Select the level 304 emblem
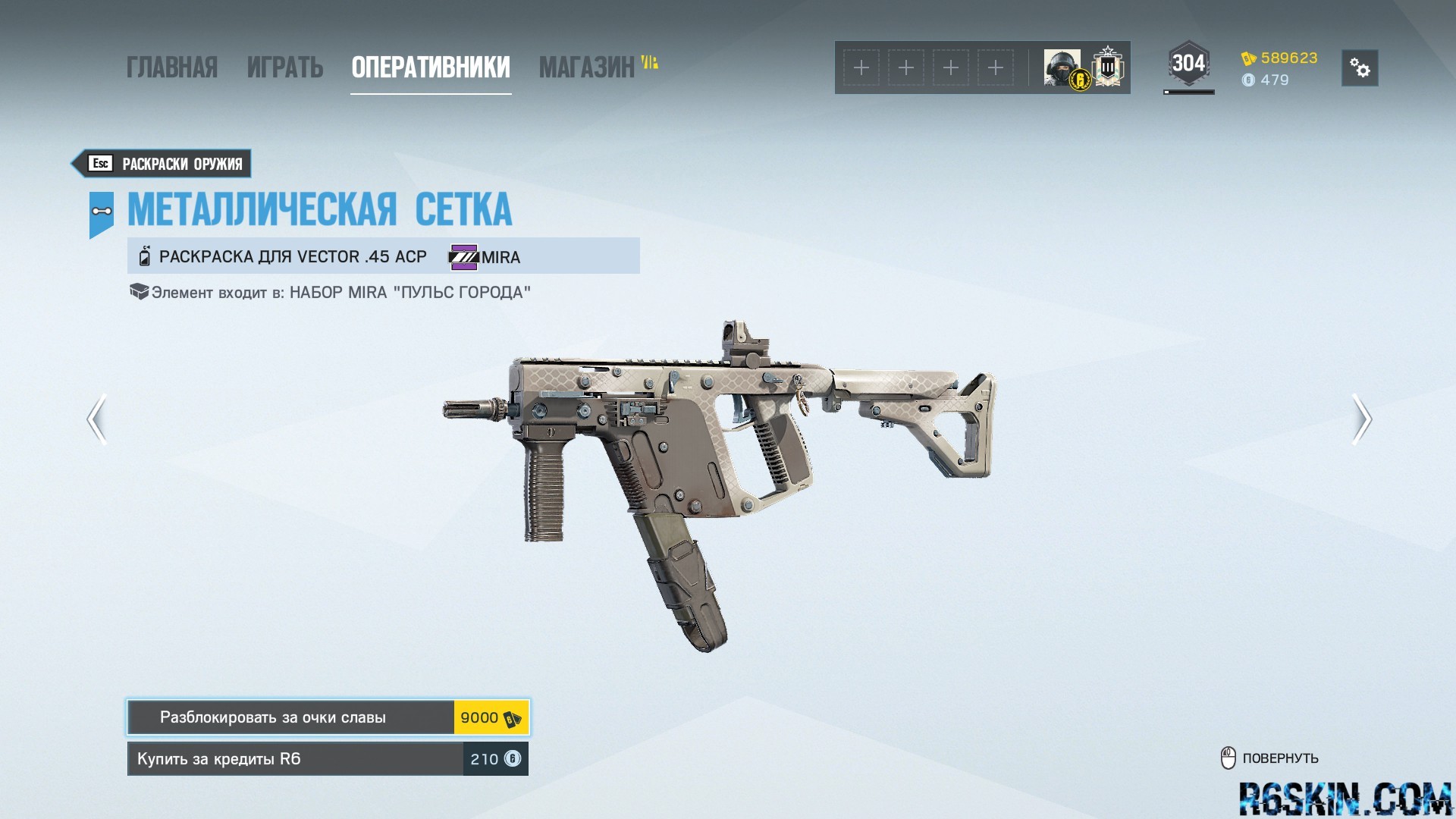 1188,62
